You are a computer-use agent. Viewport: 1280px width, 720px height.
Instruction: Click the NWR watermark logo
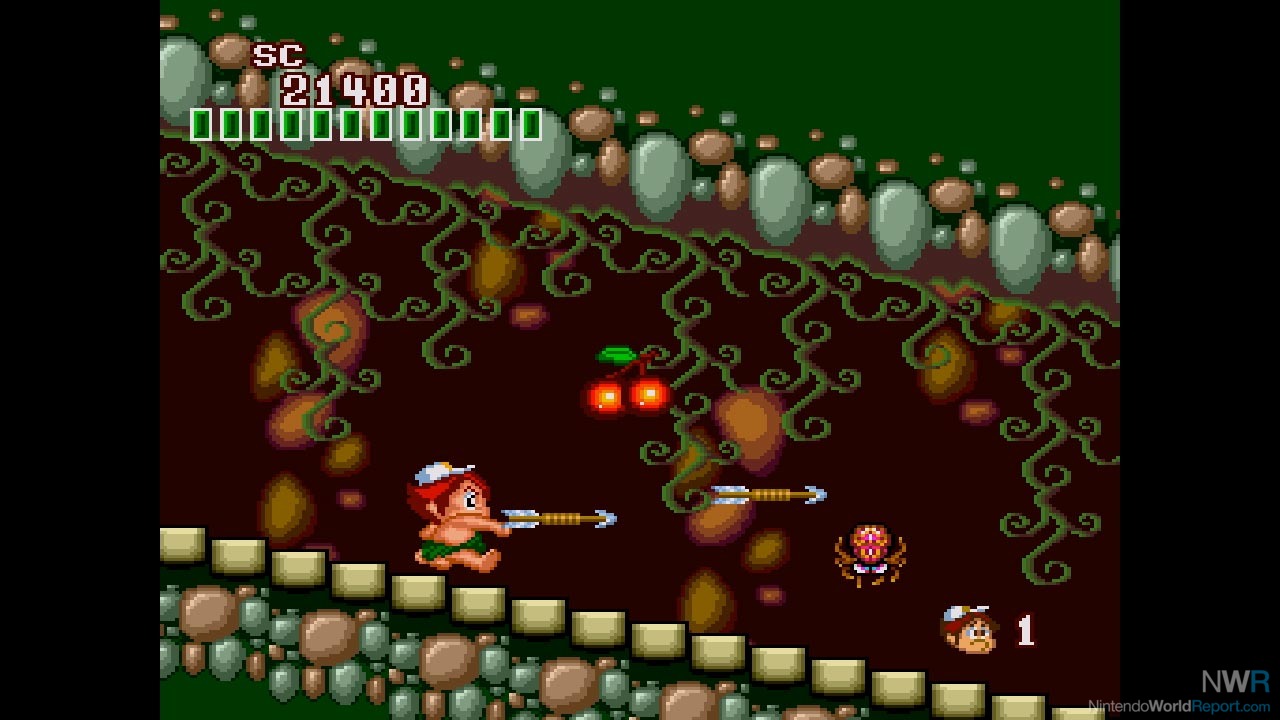(1235, 681)
